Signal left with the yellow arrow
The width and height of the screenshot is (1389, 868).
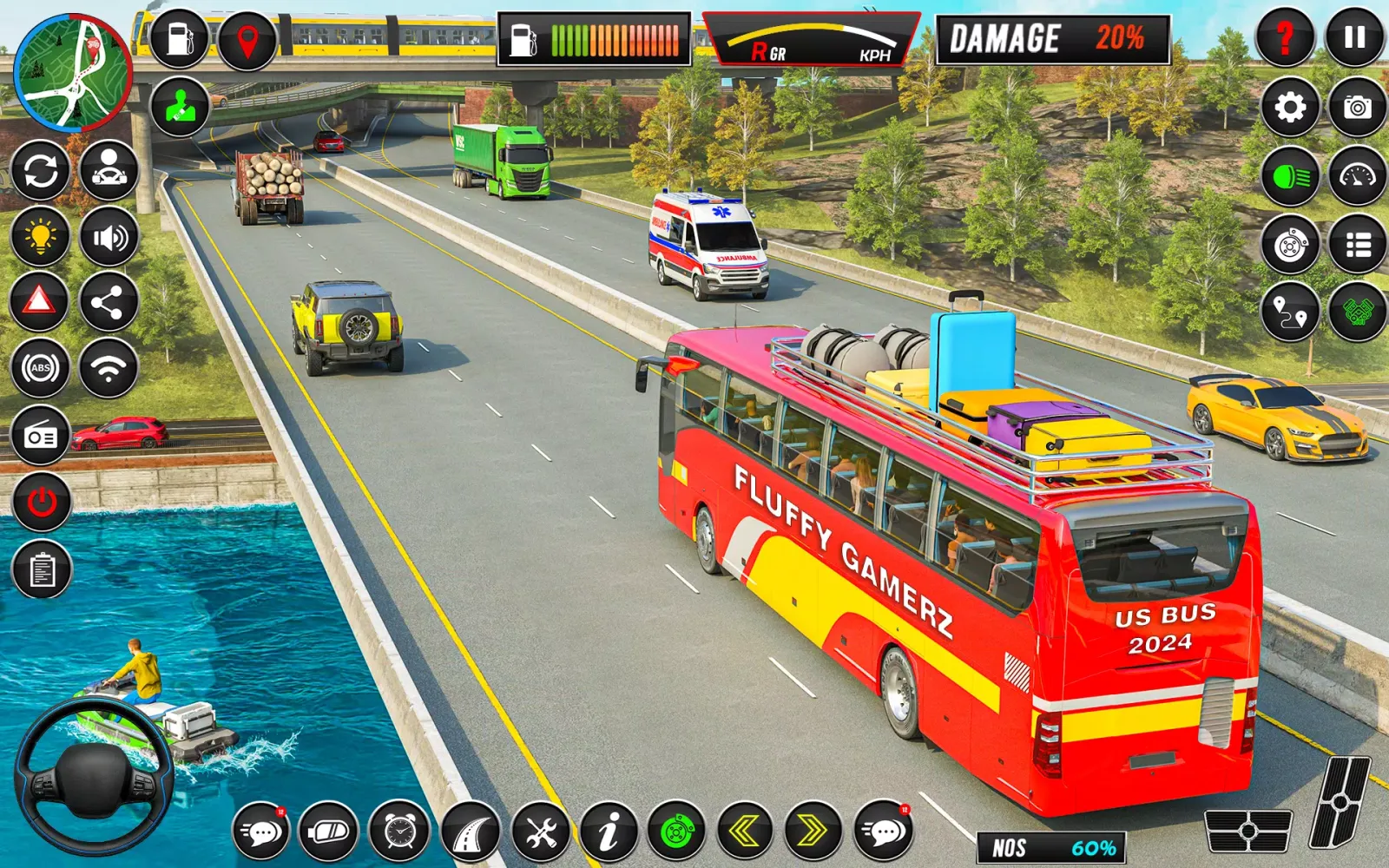[x=745, y=832]
